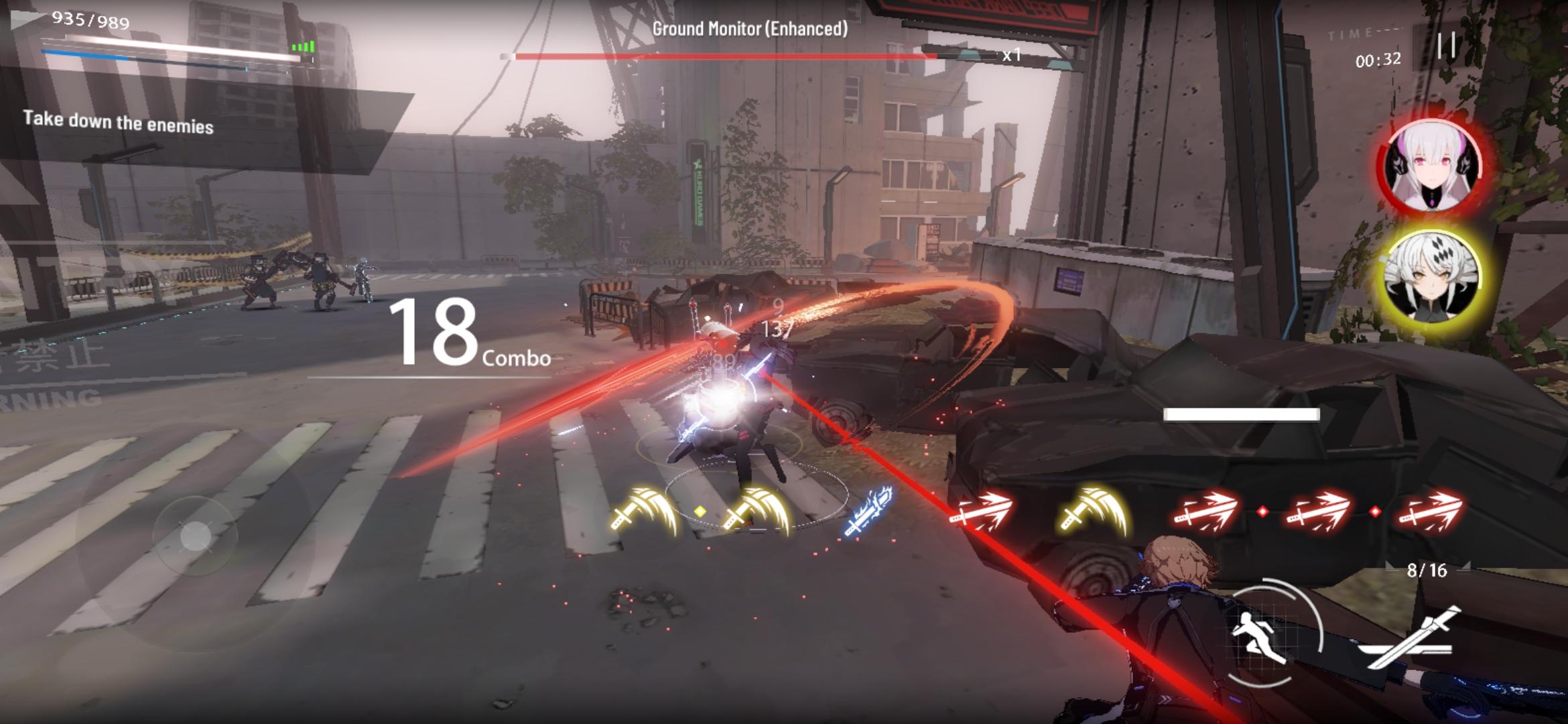This screenshot has height=724, width=1568.
Task: Activate the blue signal orb
Action: [868, 513]
